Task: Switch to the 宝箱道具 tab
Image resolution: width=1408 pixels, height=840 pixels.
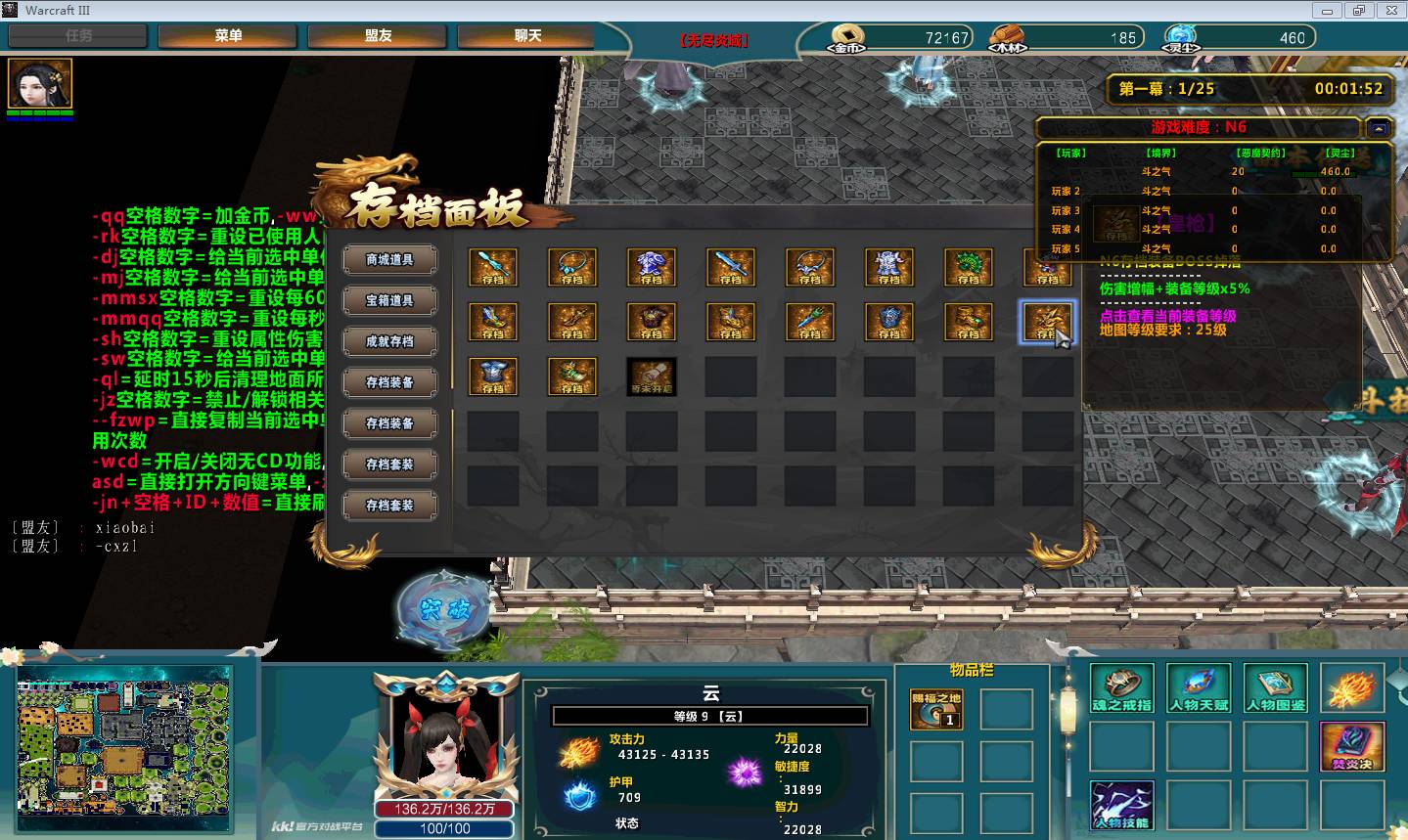Action: [x=389, y=301]
